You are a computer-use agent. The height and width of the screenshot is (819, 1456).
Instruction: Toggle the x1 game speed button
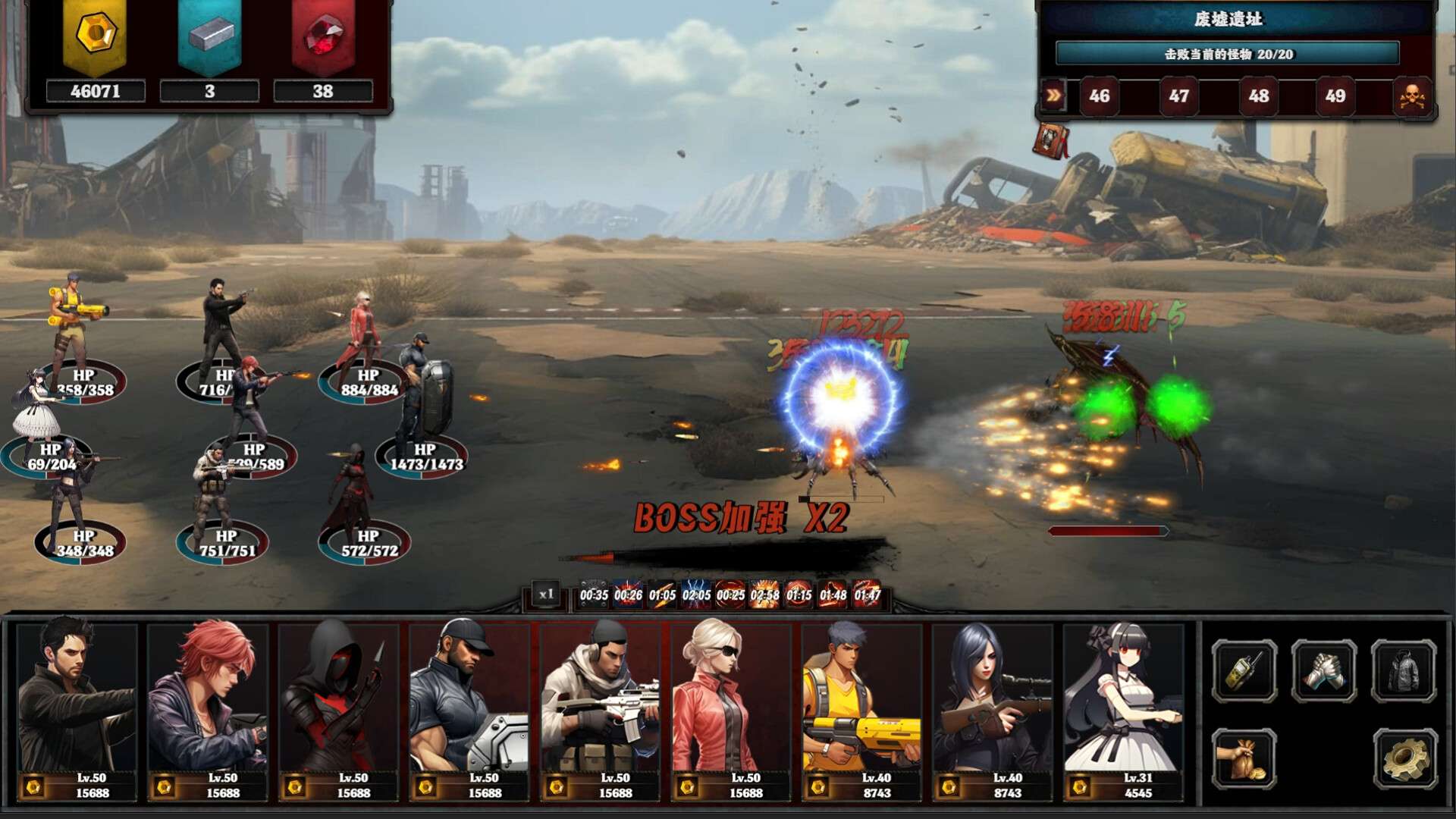click(x=546, y=595)
